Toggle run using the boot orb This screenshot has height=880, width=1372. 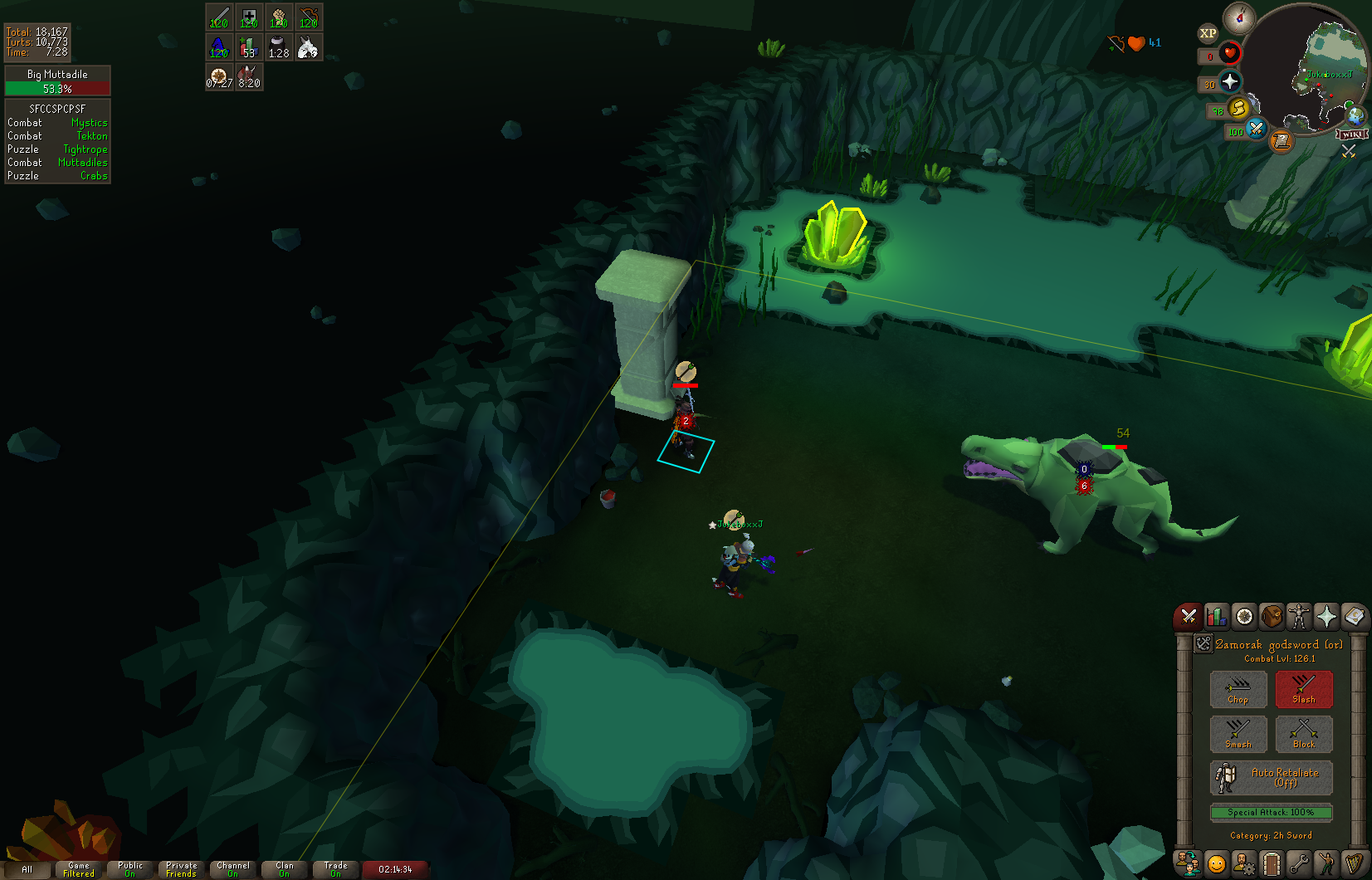pos(1238,108)
